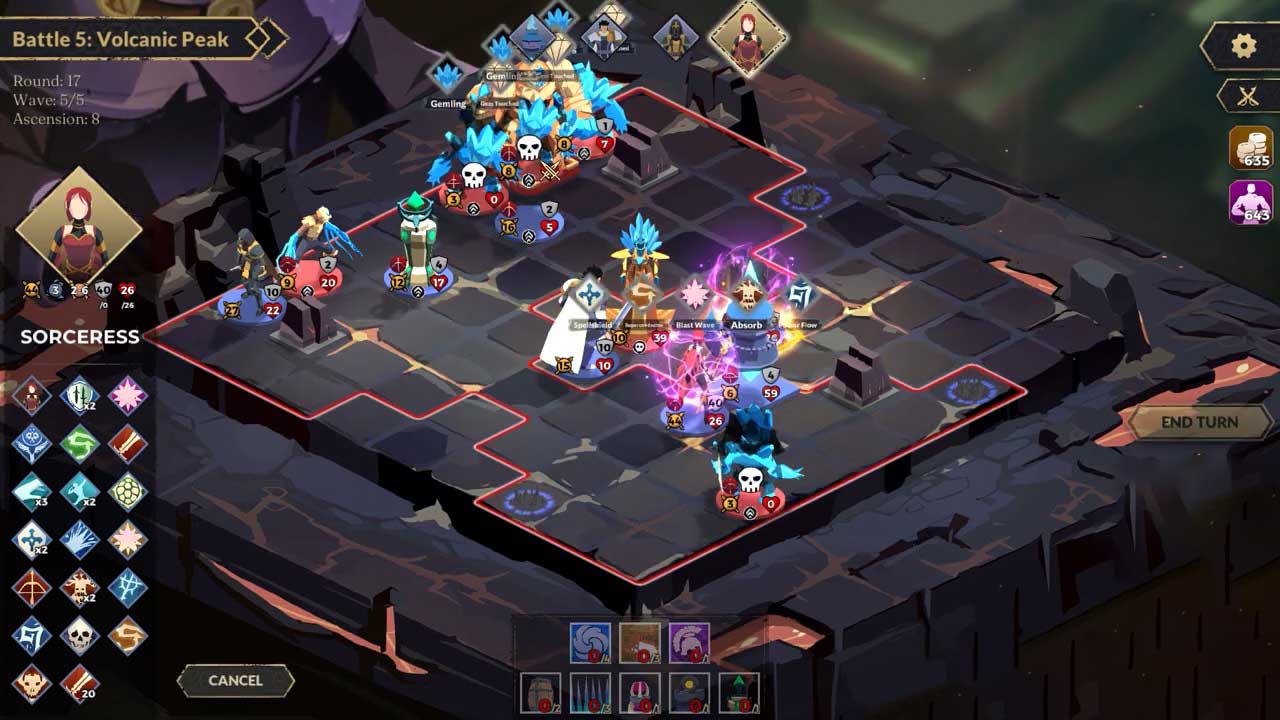This screenshot has height=720, width=1280.
Task: Select the ice spikes item
Action: click(590, 692)
